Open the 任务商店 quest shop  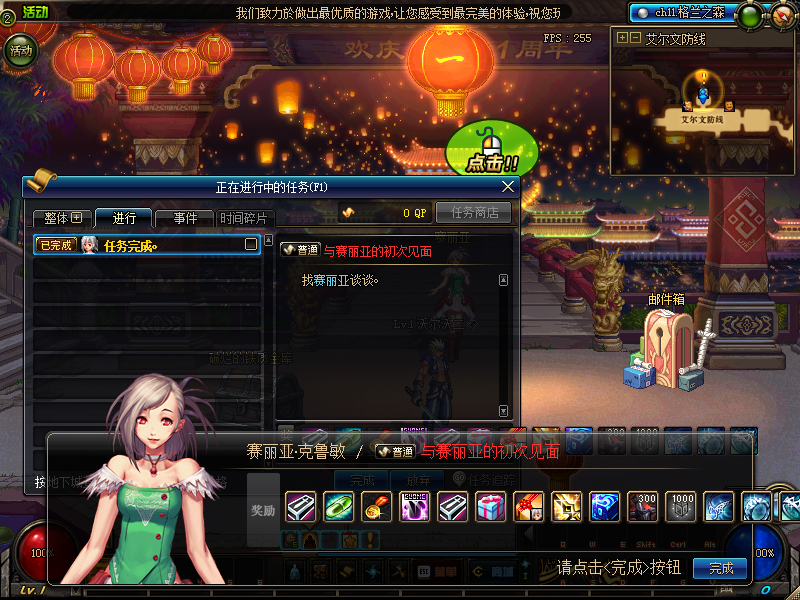[x=474, y=212]
